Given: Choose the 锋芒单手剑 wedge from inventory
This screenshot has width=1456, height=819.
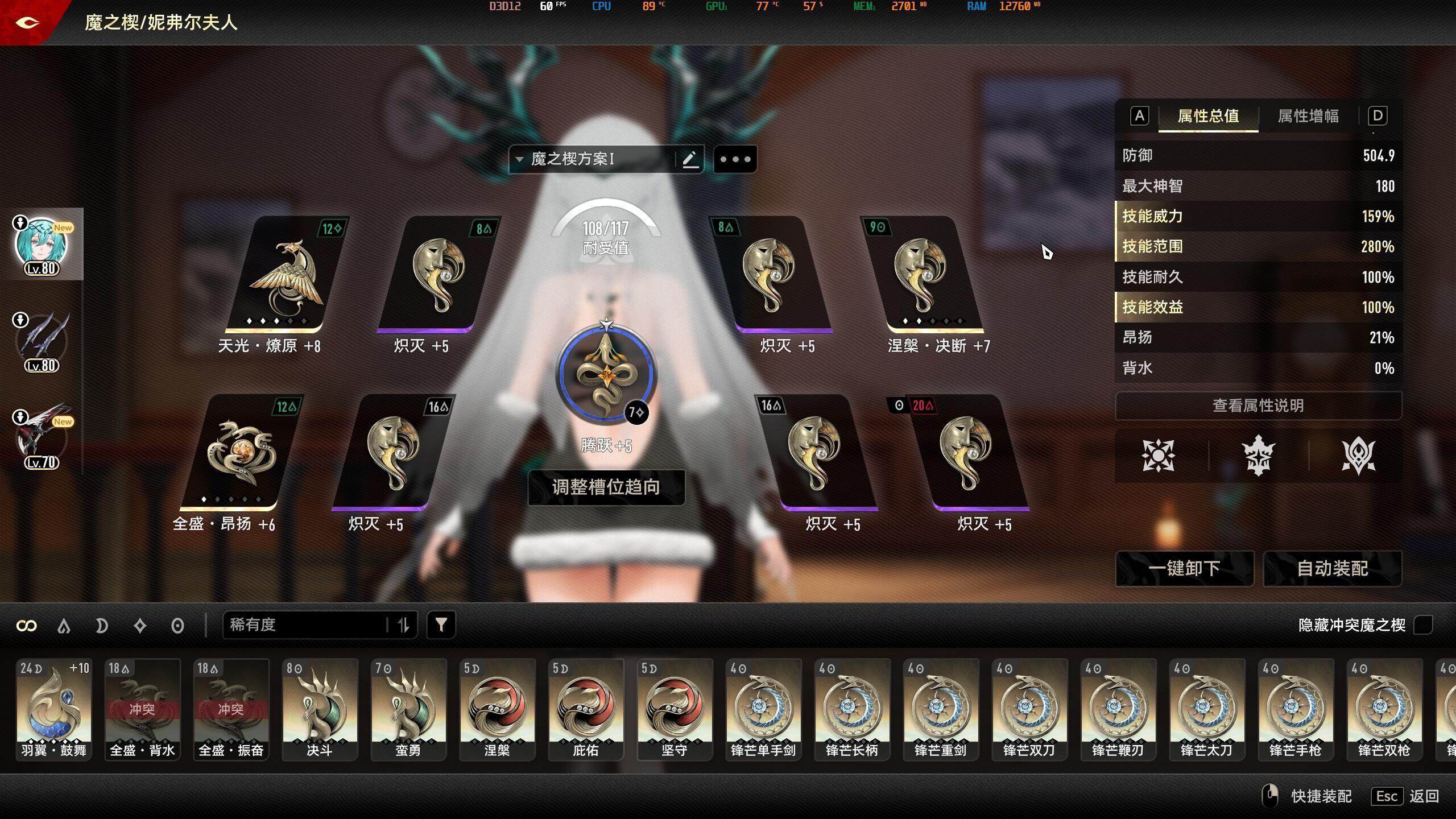Looking at the screenshot, I should click(x=763, y=709).
